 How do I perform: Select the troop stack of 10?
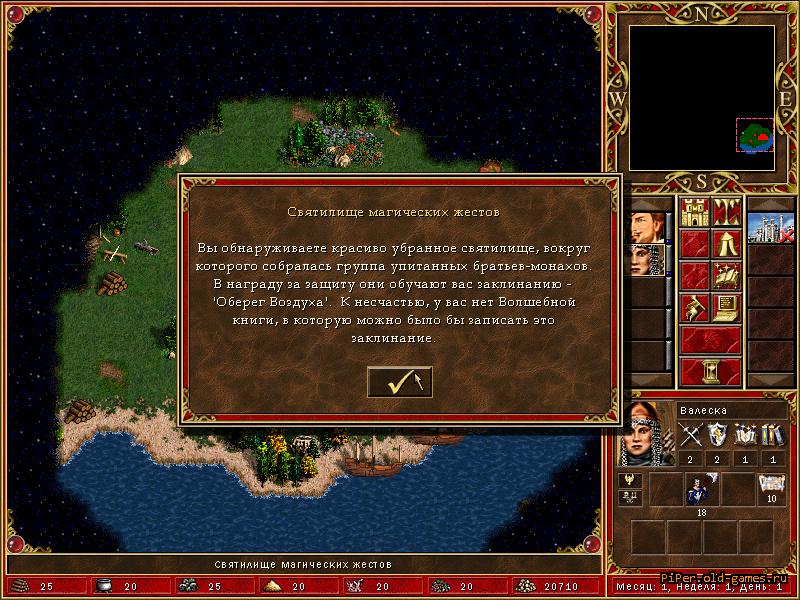[x=770, y=490]
